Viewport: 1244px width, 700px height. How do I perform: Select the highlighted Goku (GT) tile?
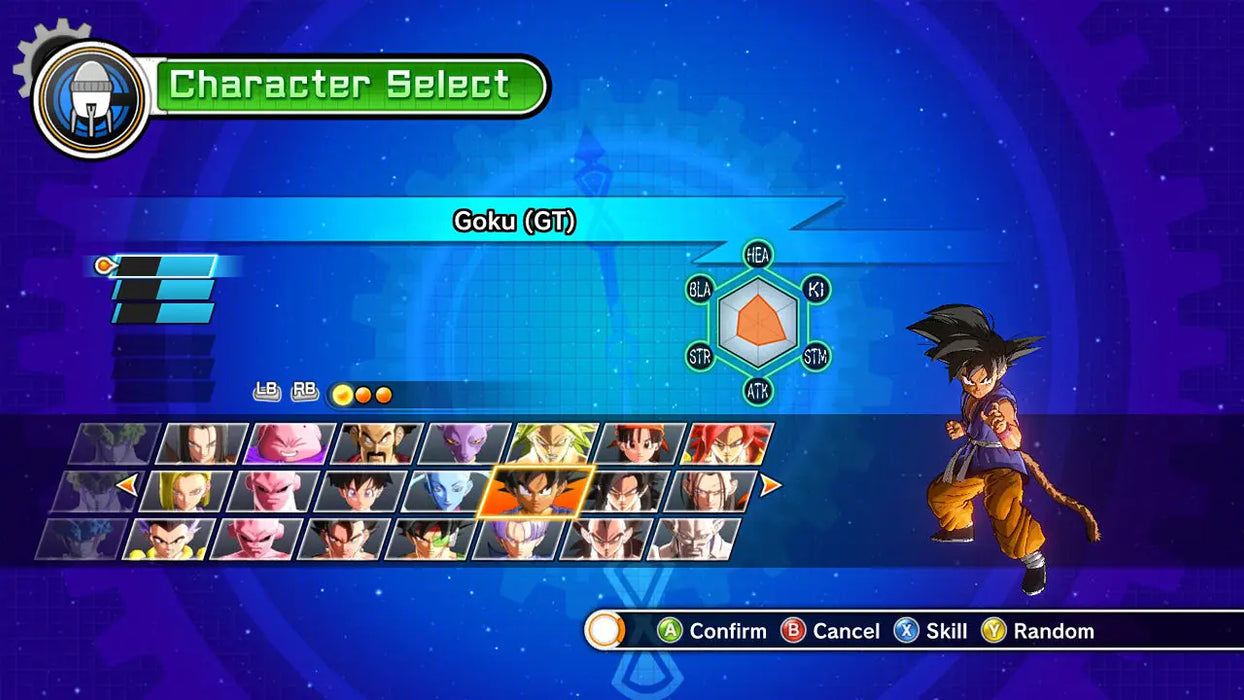click(535, 491)
